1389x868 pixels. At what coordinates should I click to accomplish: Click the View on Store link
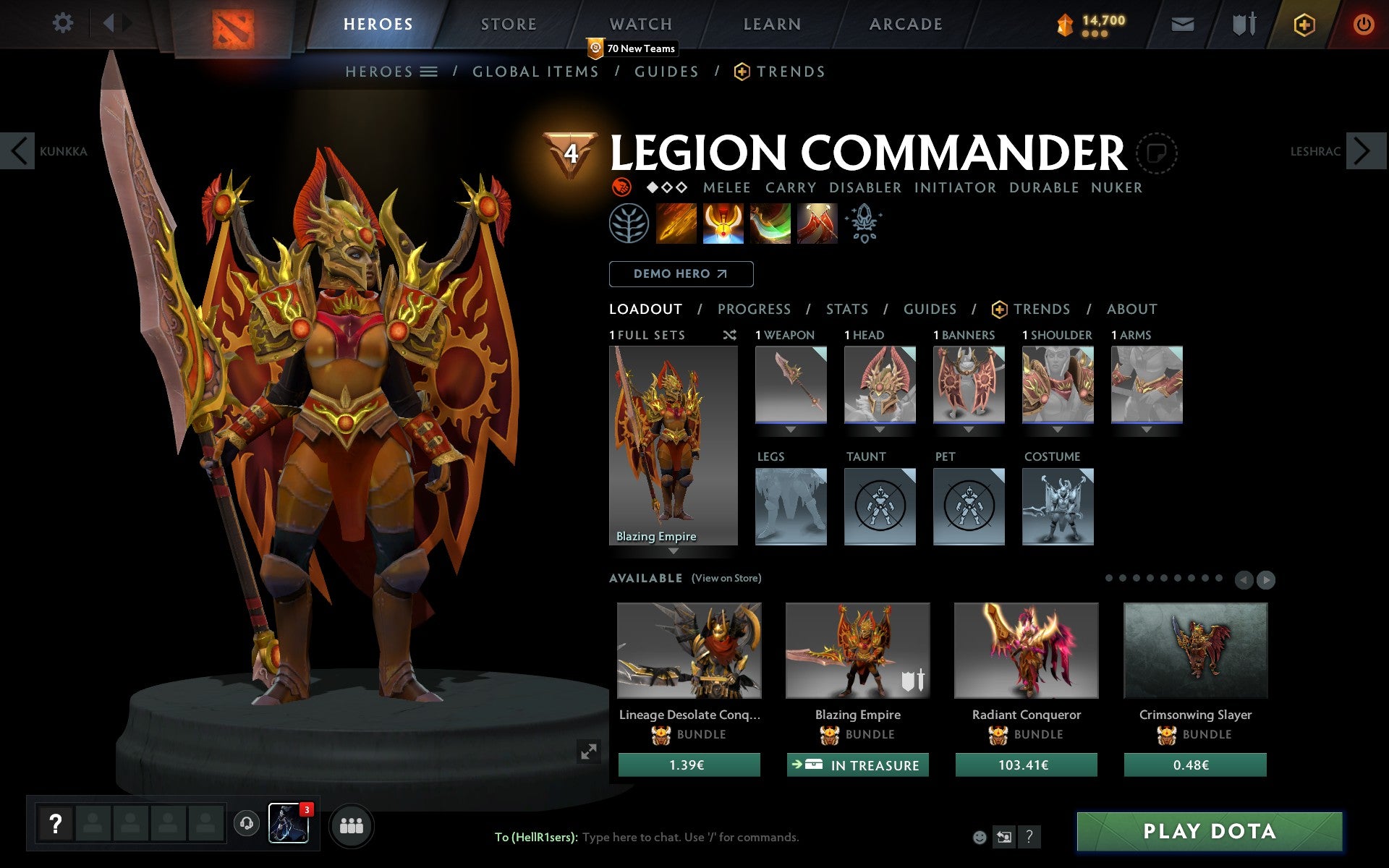tap(726, 578)
